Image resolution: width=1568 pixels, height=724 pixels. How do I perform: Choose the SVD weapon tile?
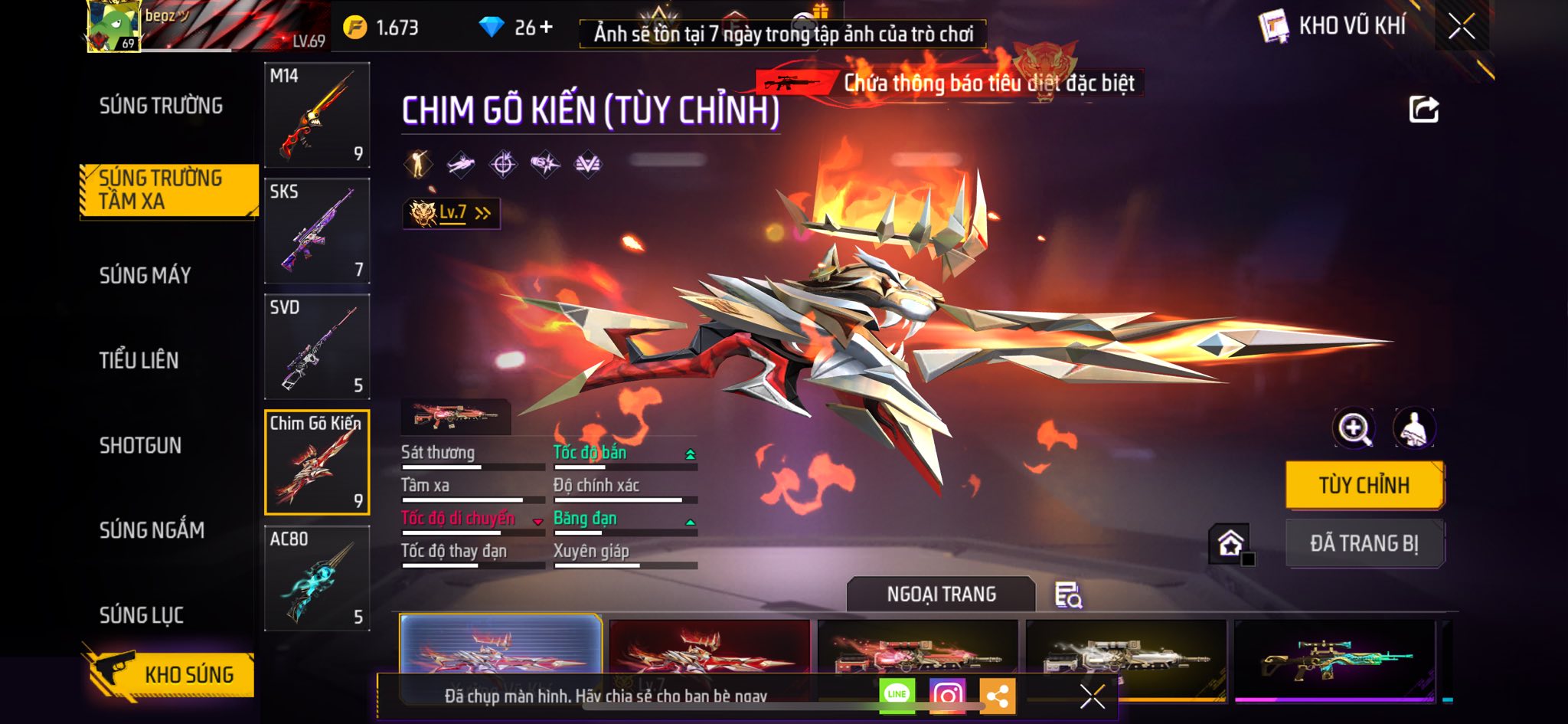point(317,346)
